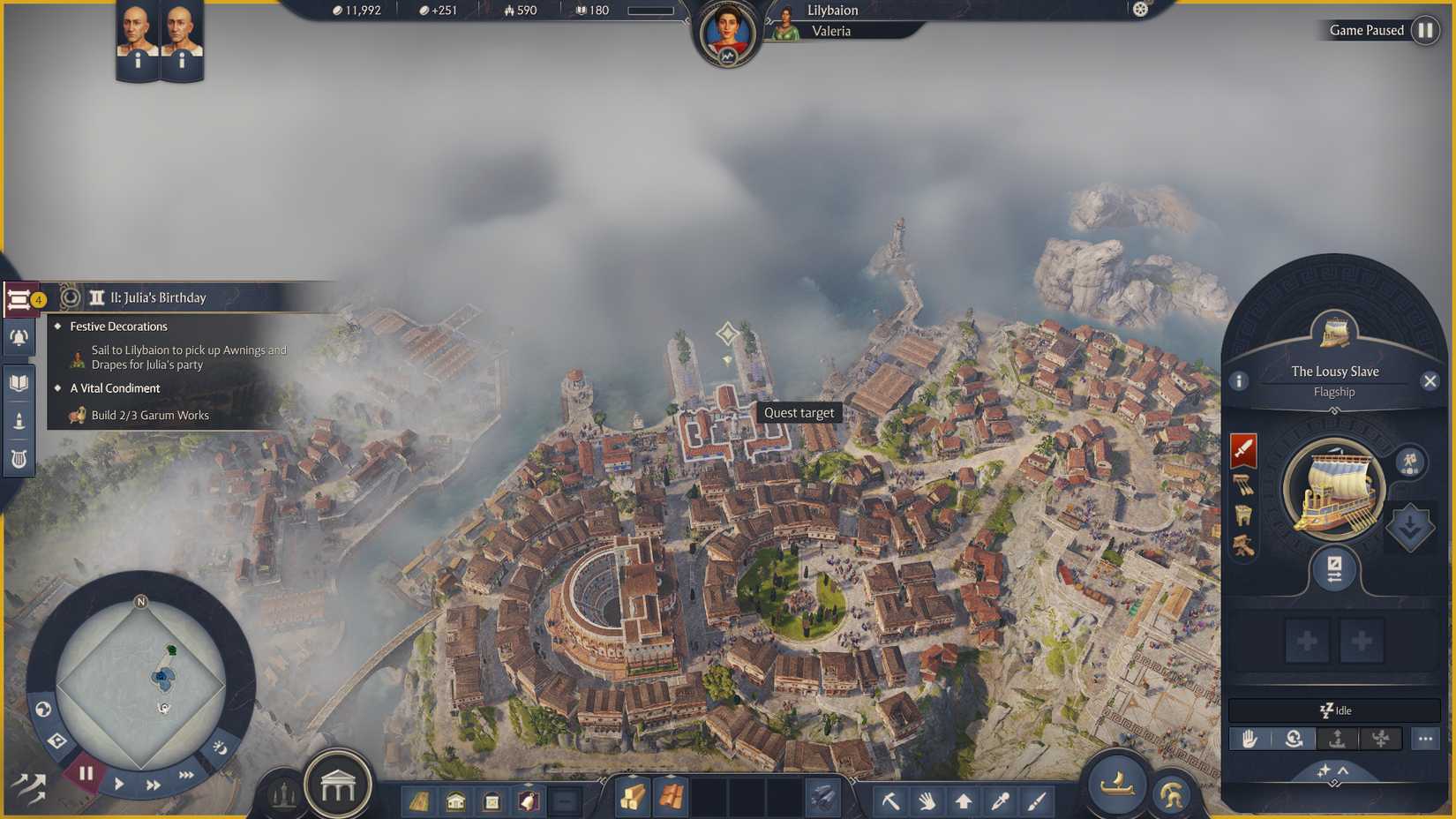
Task: Click the lyre icon in the left sidebar
Action: coord(19,456)
